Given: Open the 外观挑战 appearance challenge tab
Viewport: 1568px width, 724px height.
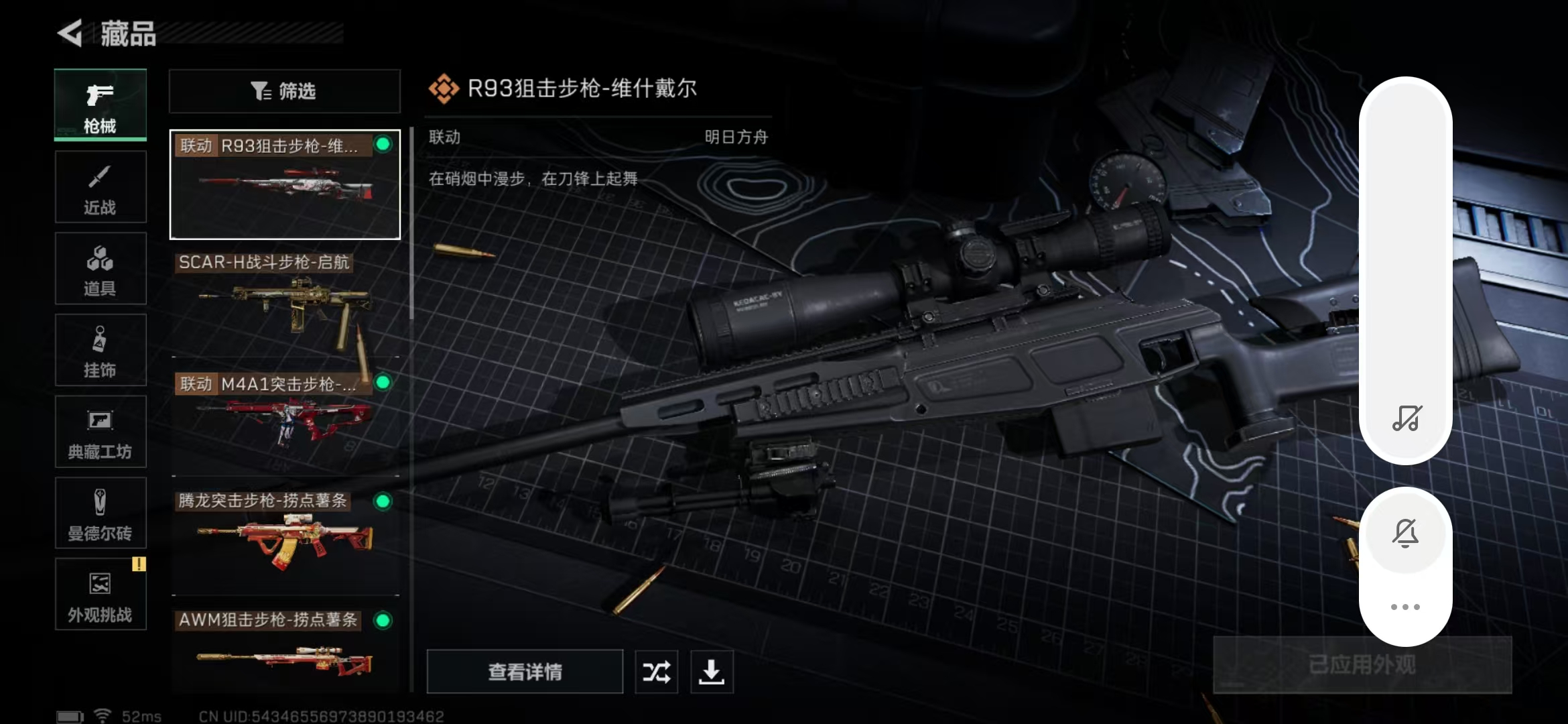Looking at the screenshot, I should coord(101,595).
